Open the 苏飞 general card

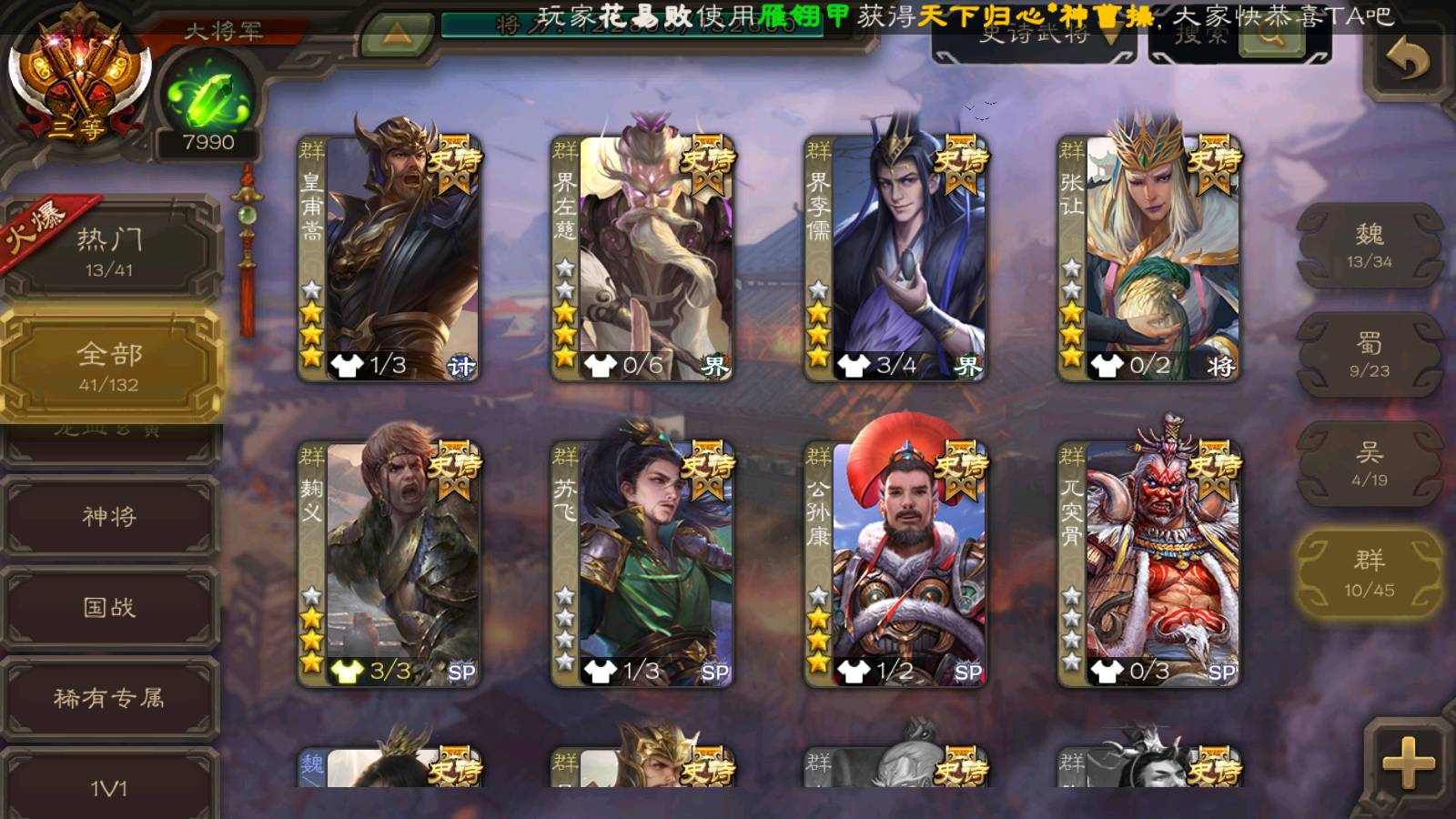point(642,562)
